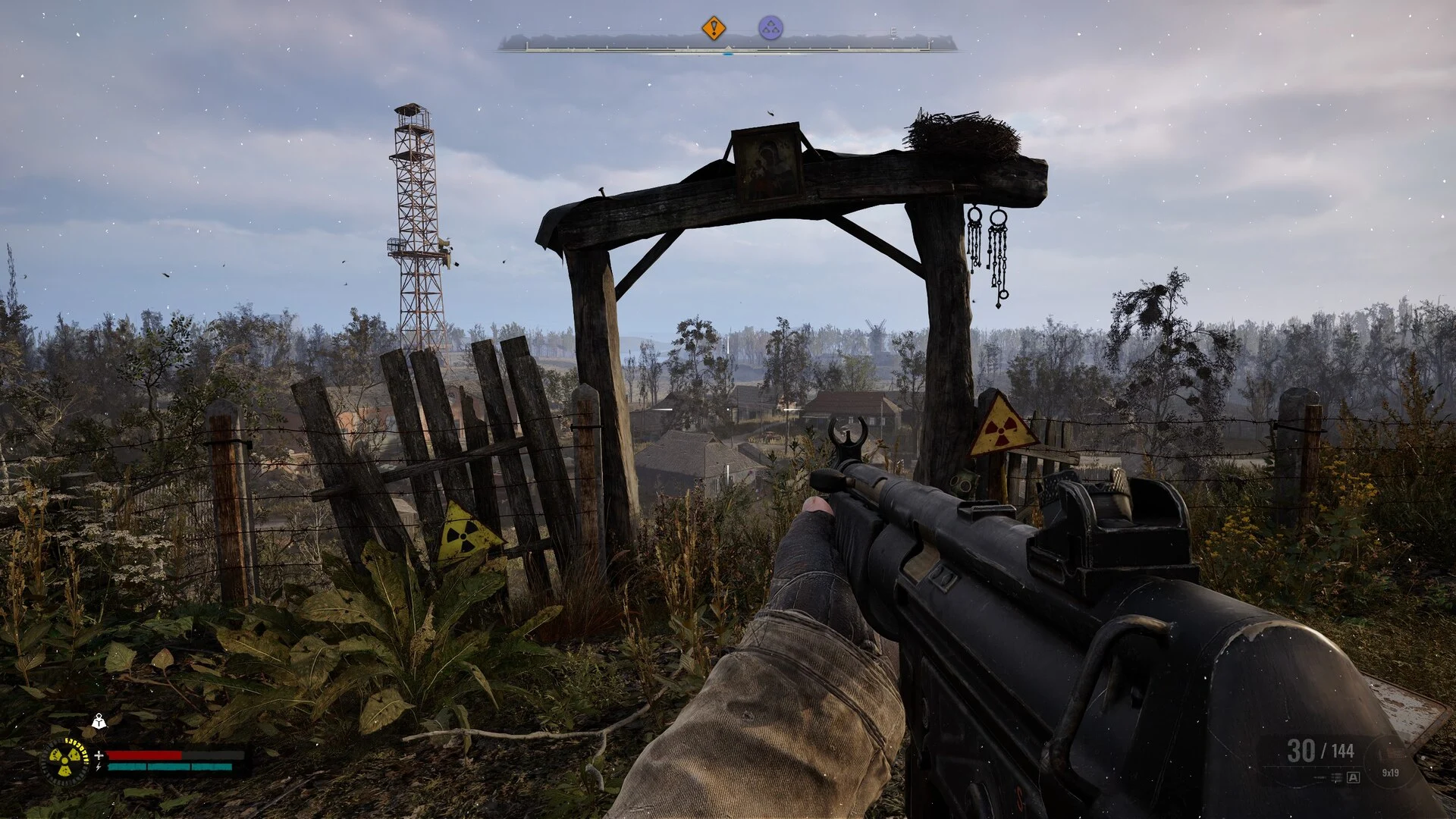This screenshot has height=819, width=1456.
Task: Toggle the fire mode A indicator
Action: click(1353, 777)
